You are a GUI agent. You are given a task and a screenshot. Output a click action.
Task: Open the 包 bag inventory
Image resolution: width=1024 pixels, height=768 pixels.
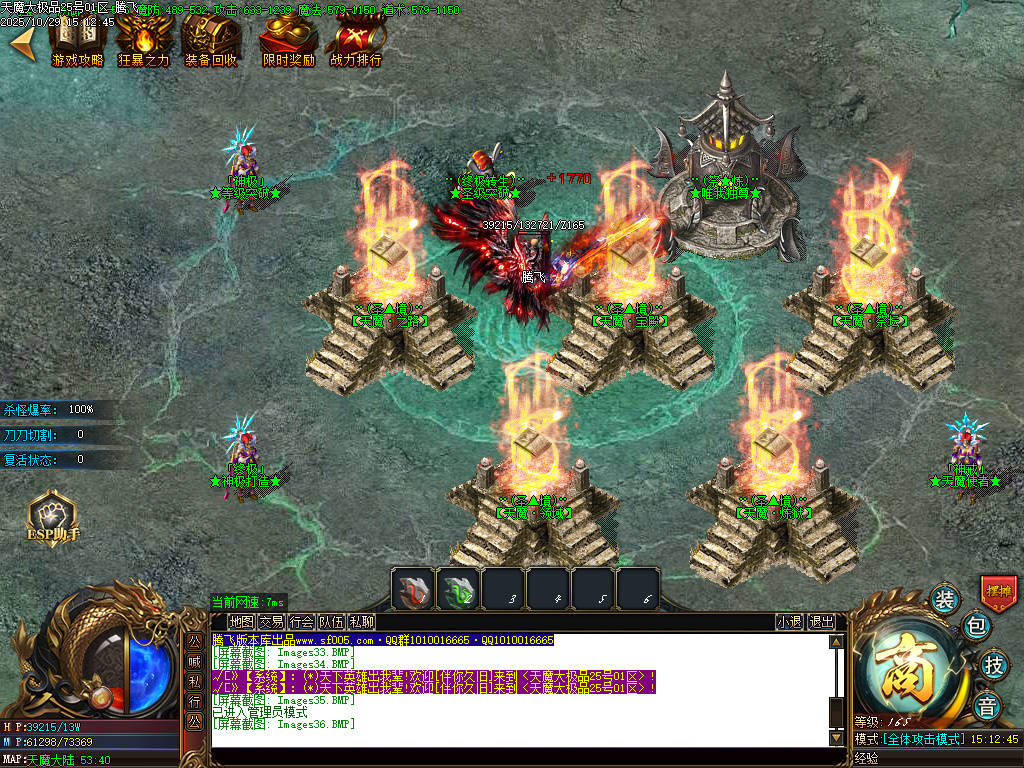click(976, 627)
